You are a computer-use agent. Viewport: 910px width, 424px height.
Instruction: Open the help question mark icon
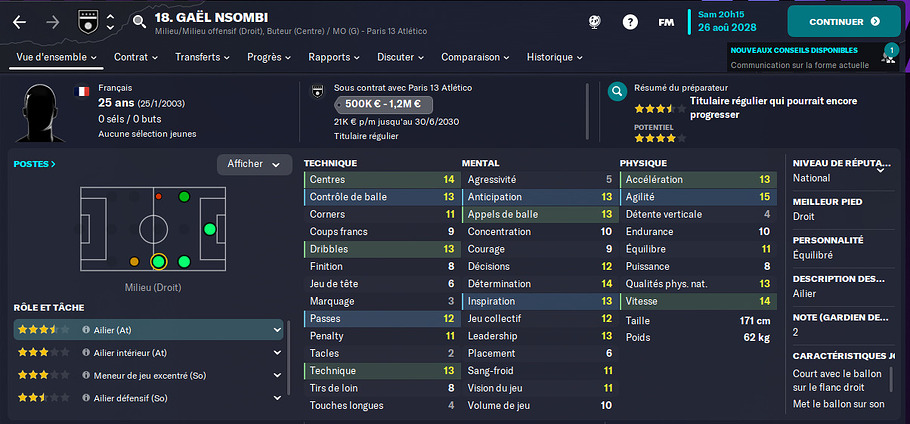tap(630, 21)
